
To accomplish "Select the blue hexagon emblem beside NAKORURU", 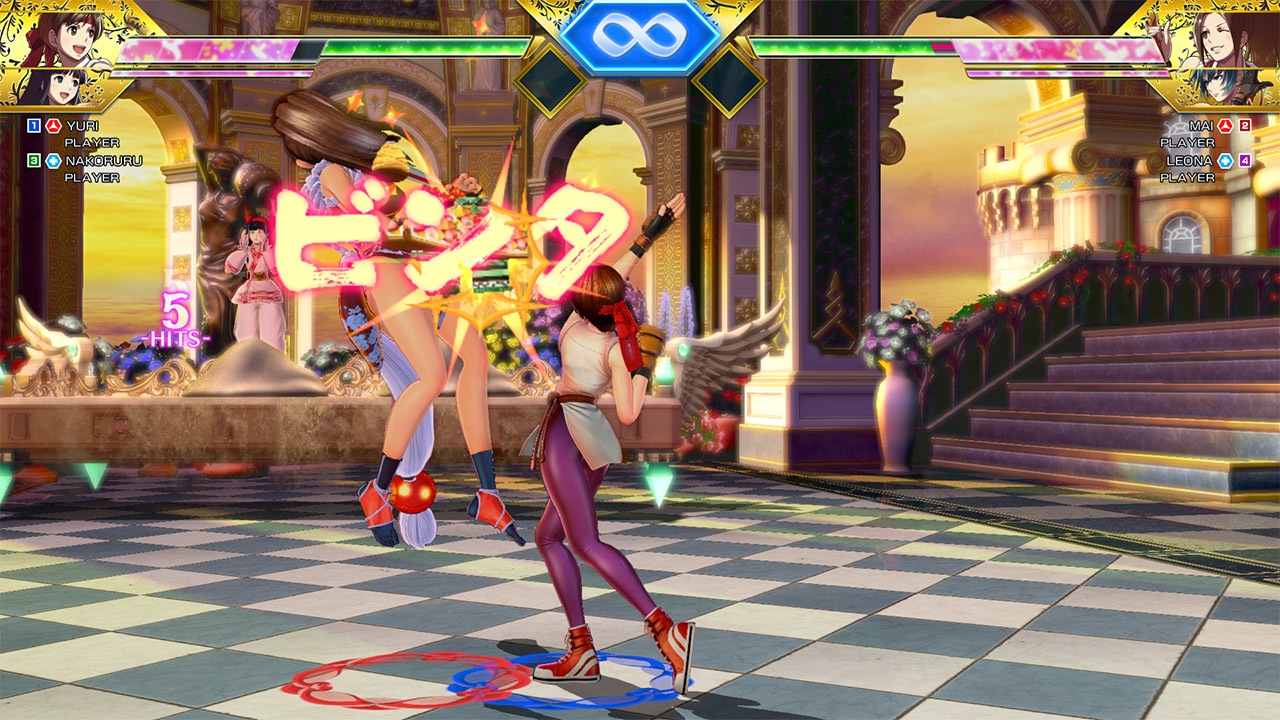I will pos(53,160).
